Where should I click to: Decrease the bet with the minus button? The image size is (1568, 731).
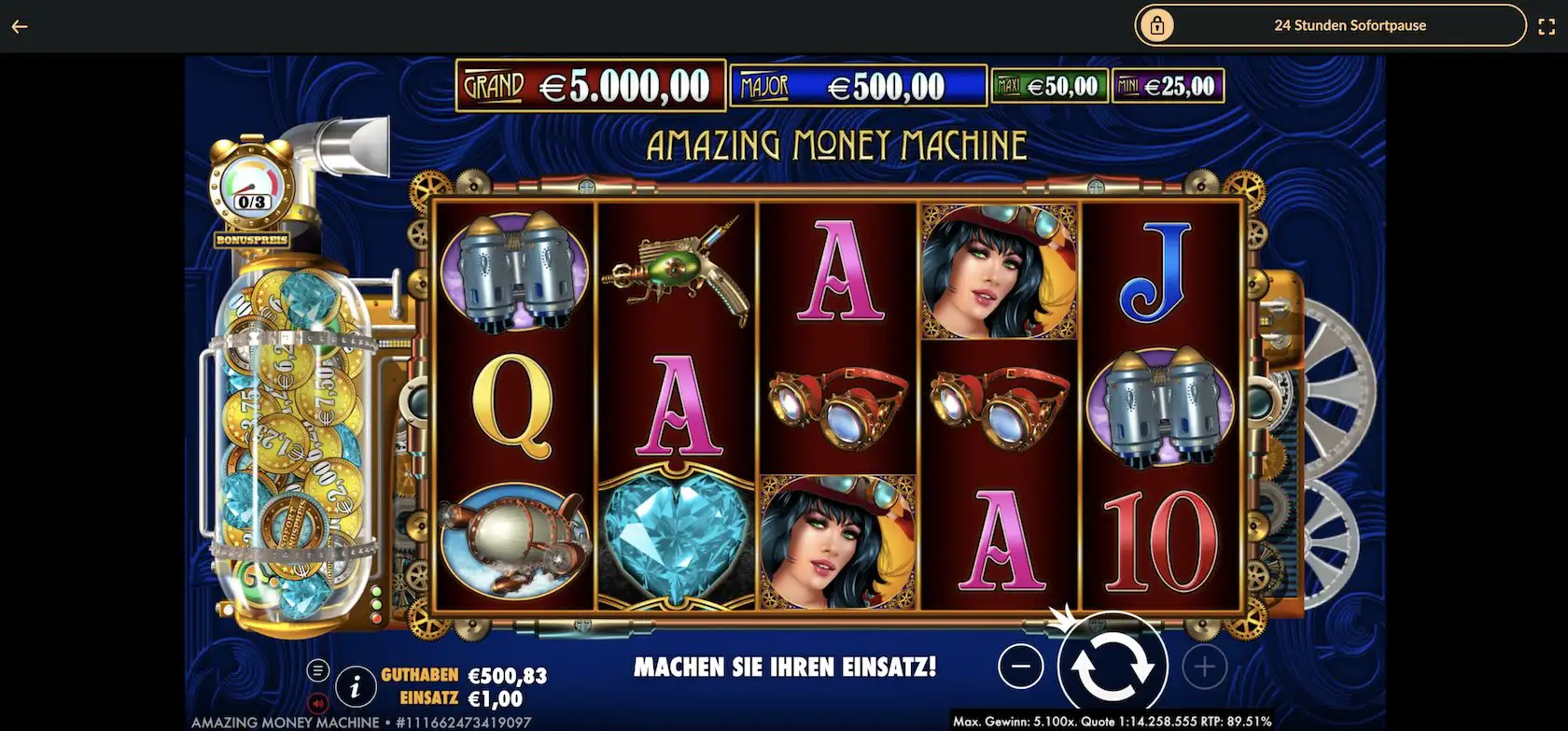click(x=1021, y=666)
